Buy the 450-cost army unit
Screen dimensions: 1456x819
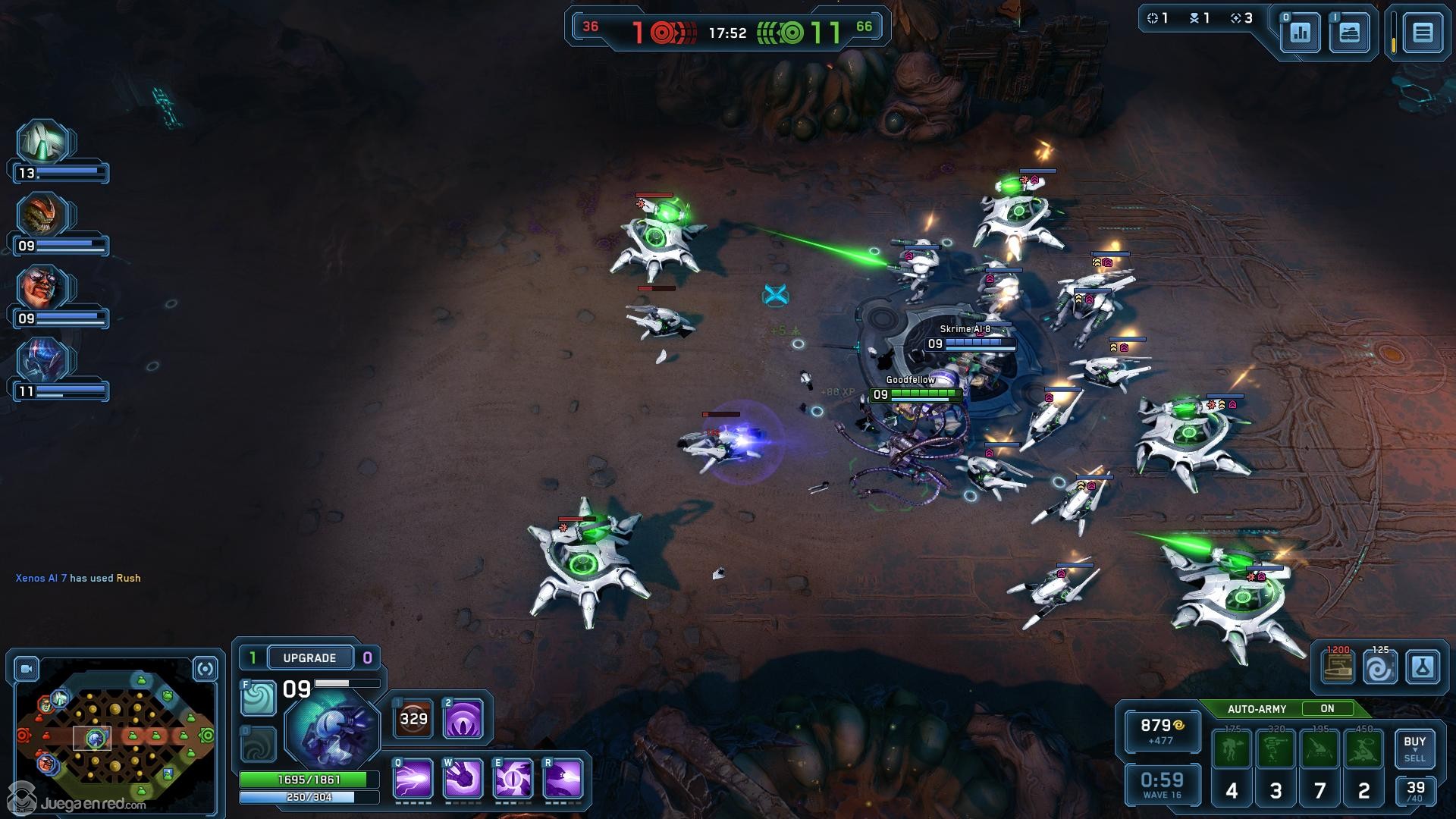[1363, 749]
